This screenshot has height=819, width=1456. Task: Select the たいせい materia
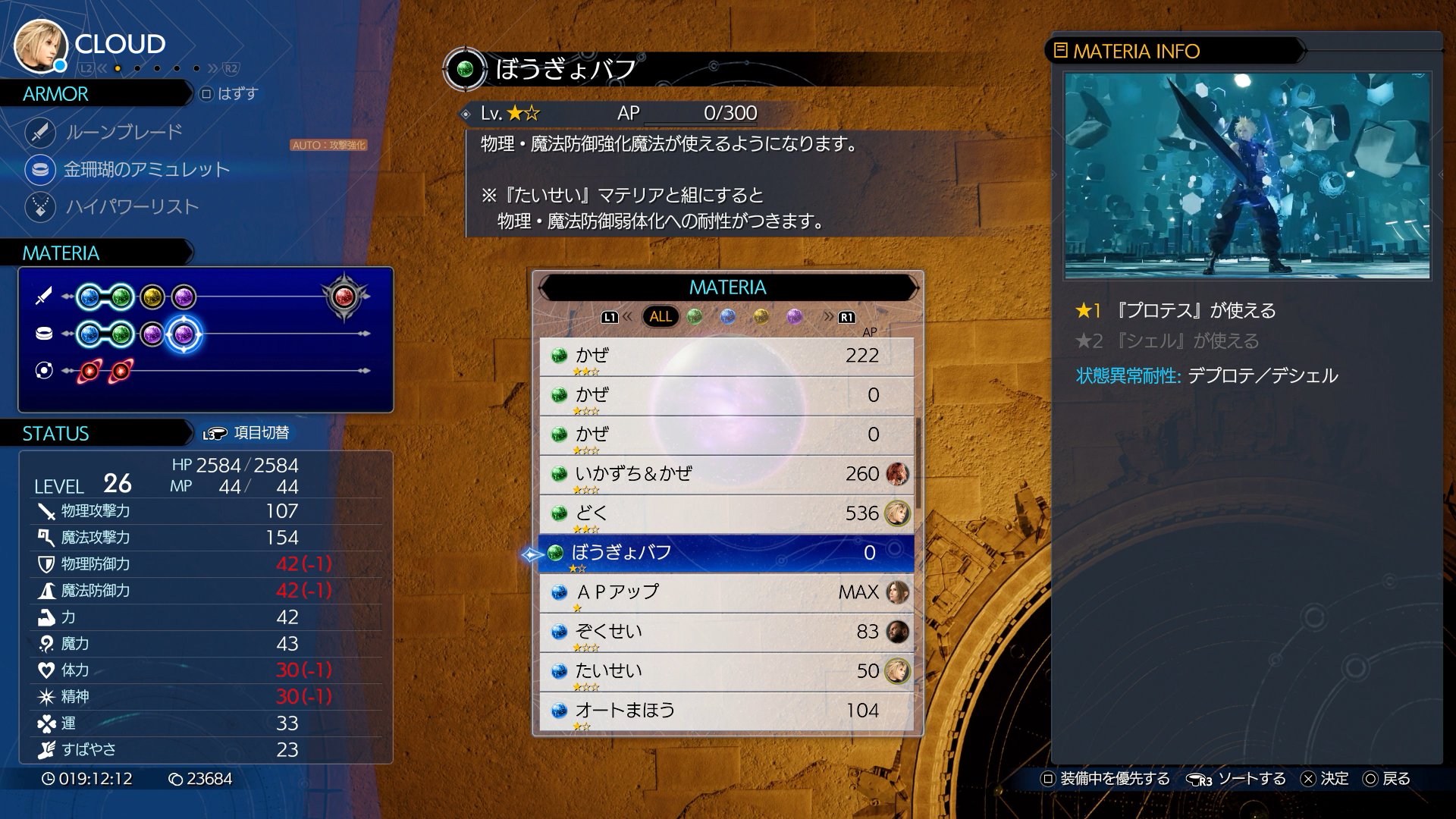(x=726, y=671)
